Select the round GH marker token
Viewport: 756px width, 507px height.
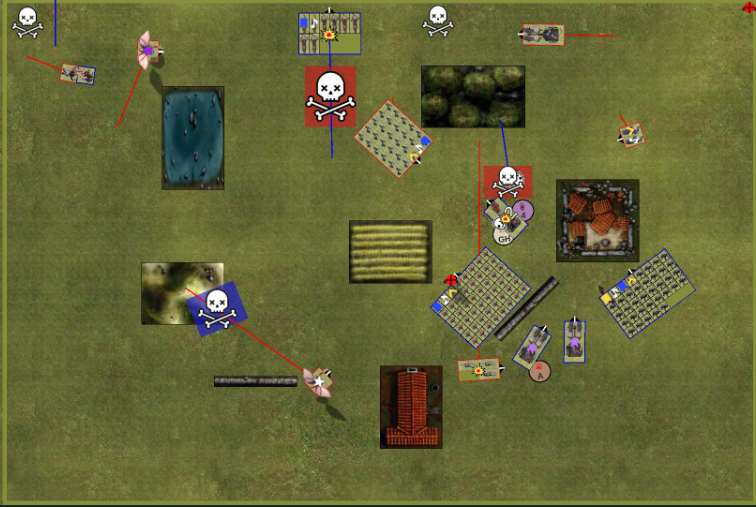504,238
